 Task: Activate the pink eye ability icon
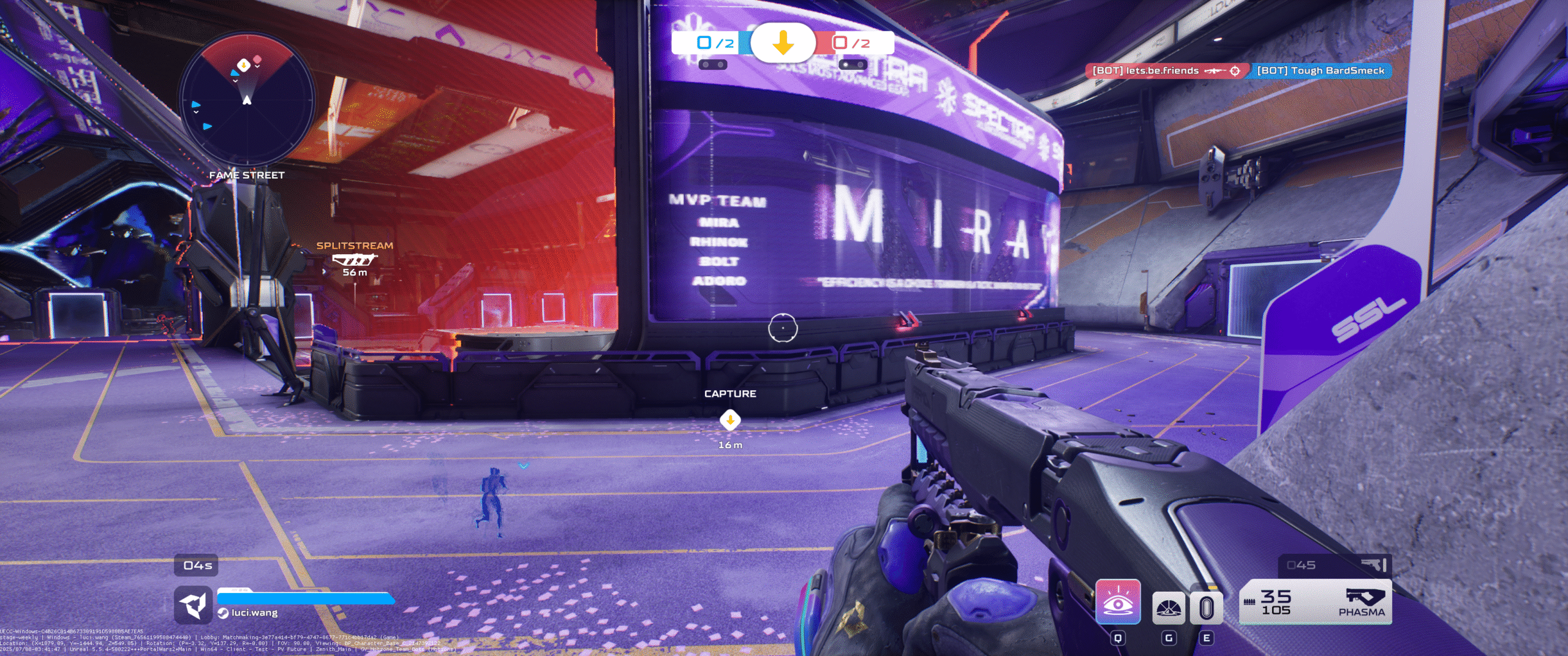tap(1118, 602)
